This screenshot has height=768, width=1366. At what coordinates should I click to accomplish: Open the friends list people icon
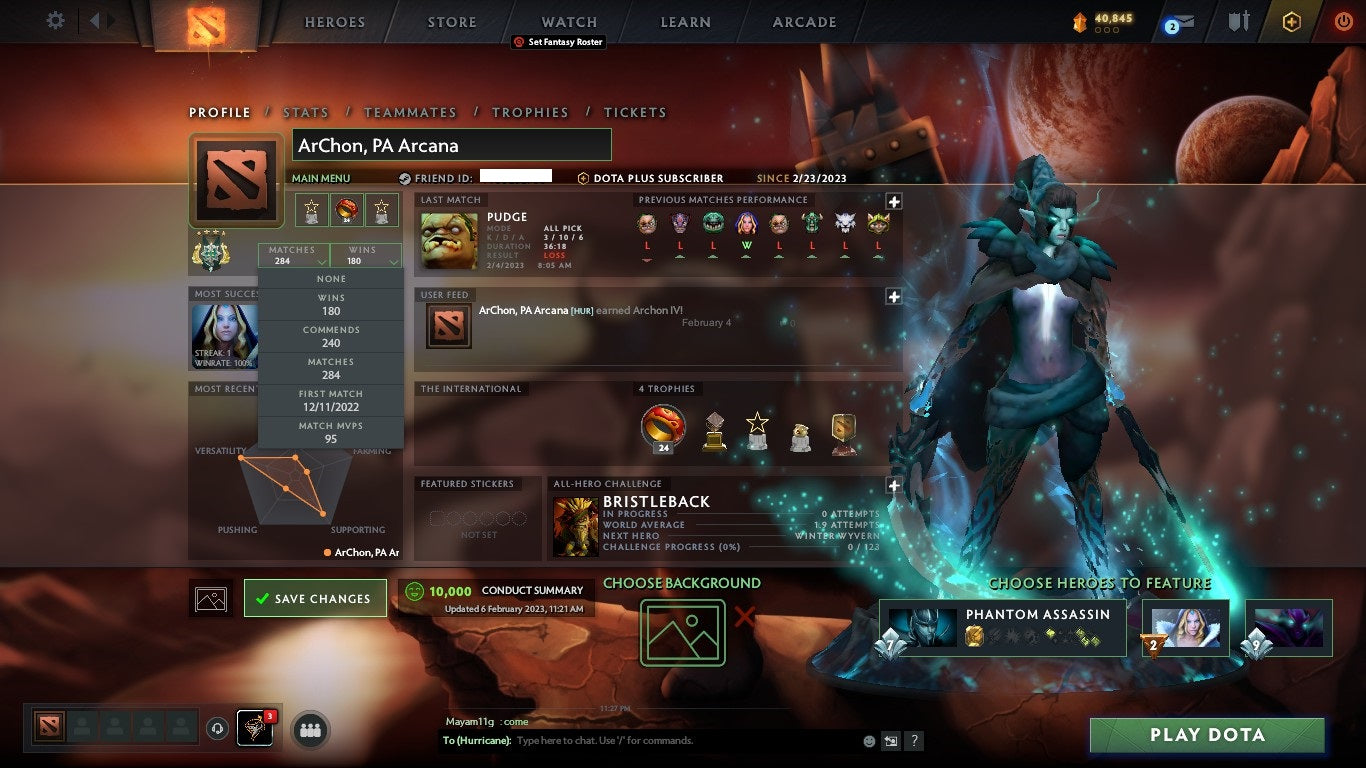tap(309, 731)
